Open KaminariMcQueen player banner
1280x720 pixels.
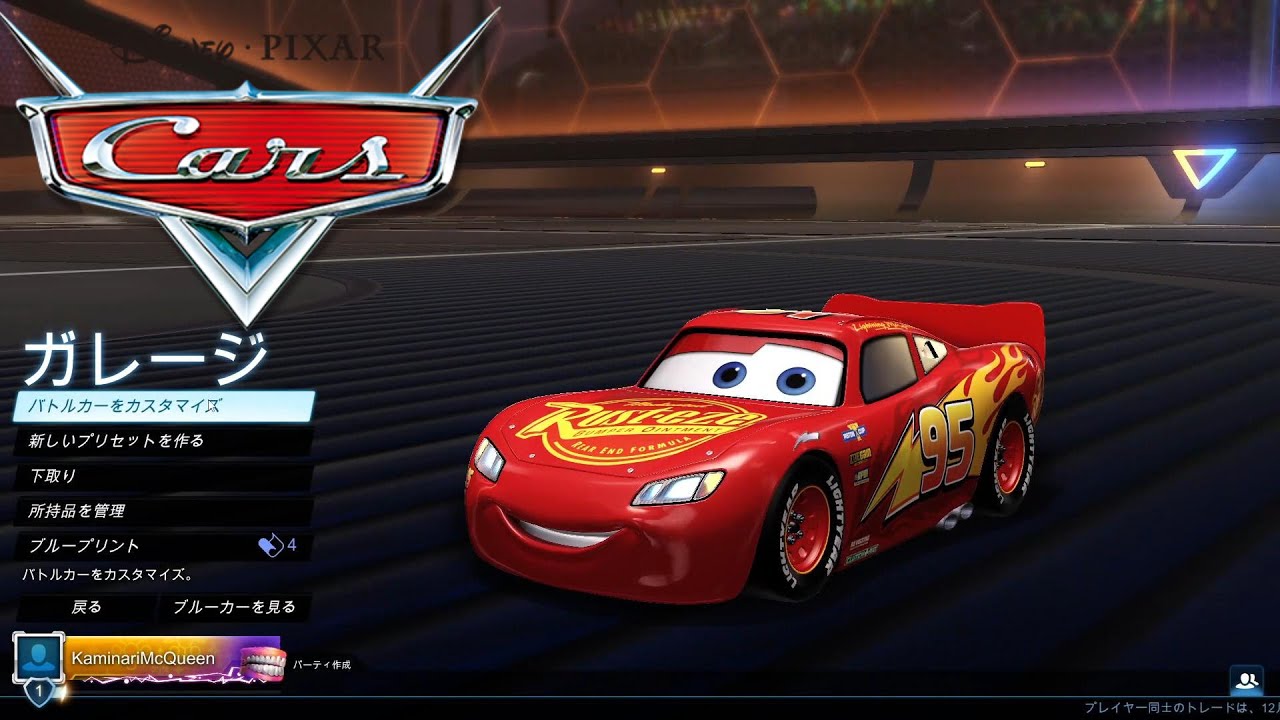click(172, 660)
